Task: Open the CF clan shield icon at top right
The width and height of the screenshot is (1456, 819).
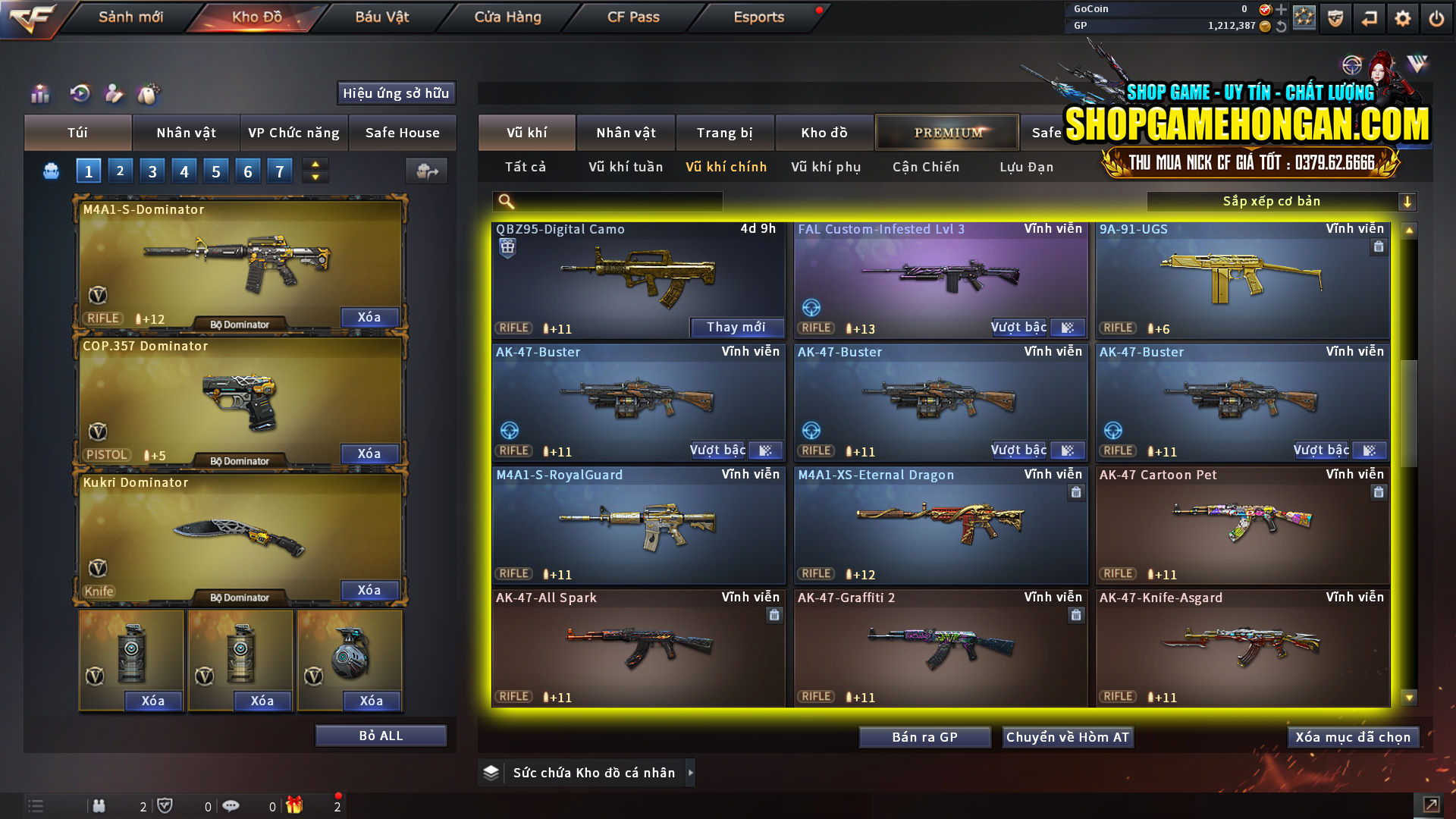Action: pyautogui.click(x=1335, y=18)
